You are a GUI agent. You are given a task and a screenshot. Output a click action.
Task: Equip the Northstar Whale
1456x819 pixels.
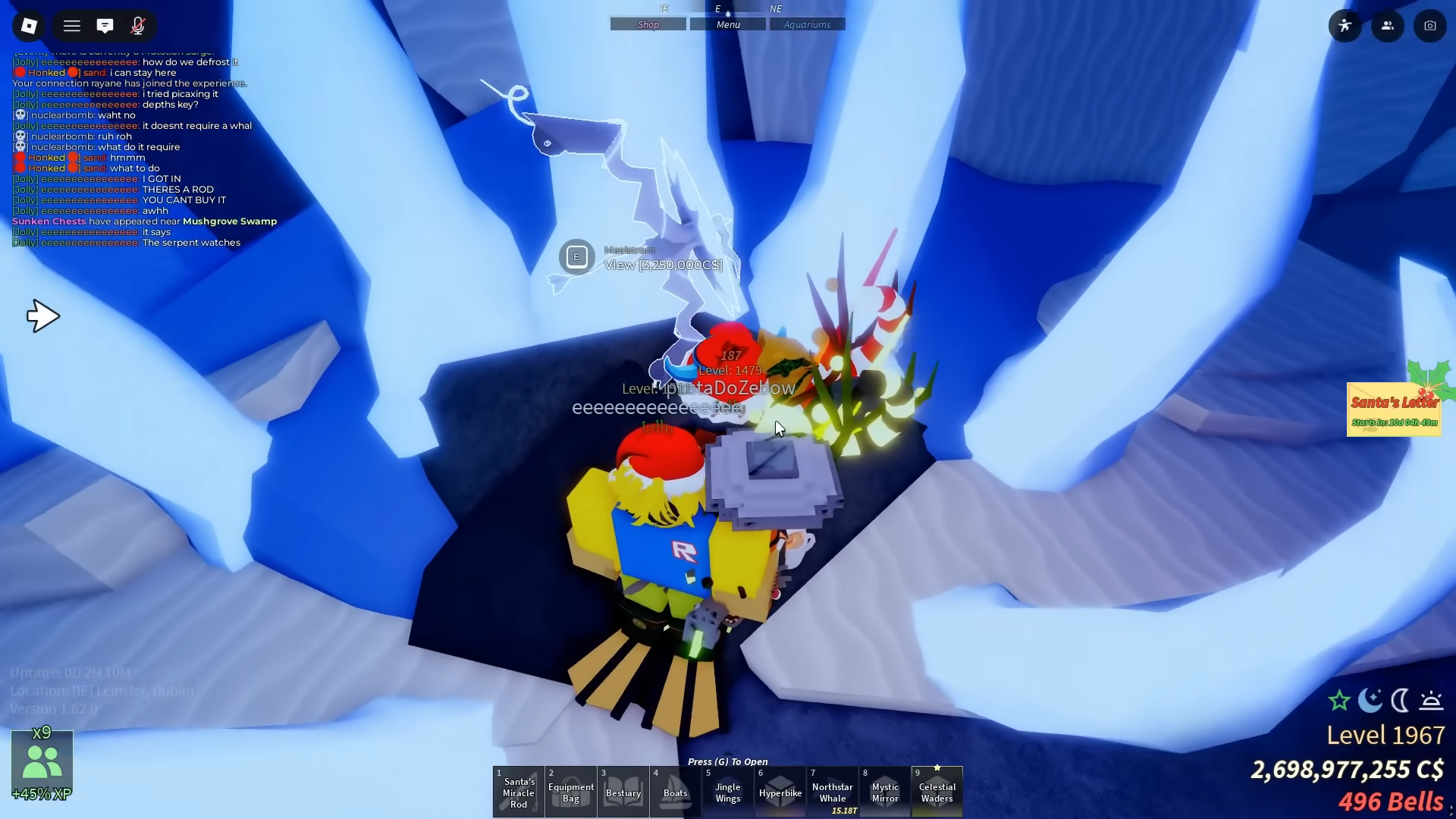[832, 791]
